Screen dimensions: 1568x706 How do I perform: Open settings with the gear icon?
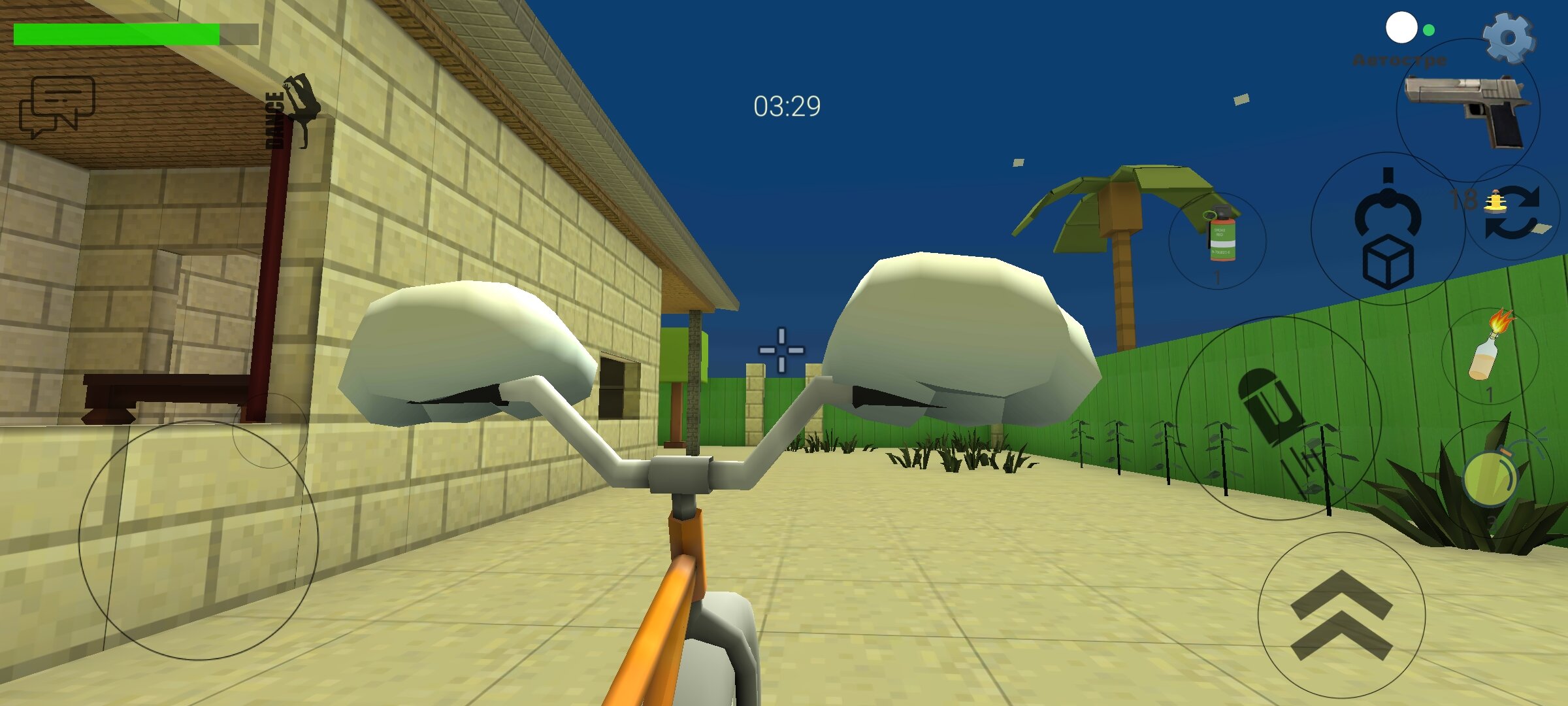point(1509,38)
